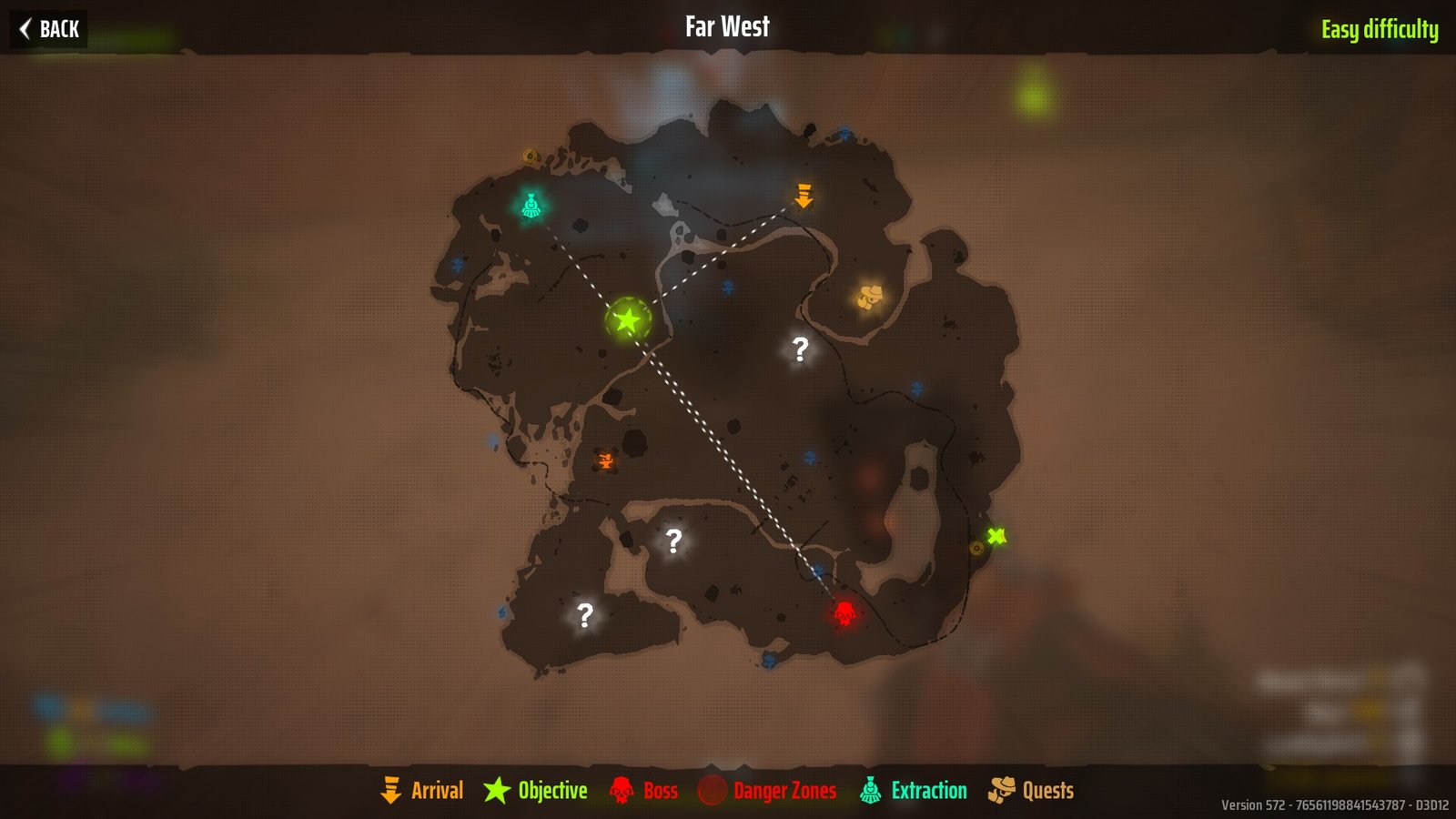The height and width of the screenshot is (819, 1456).
Task: Click the Objective star icon in the legend
Action: 496,790
